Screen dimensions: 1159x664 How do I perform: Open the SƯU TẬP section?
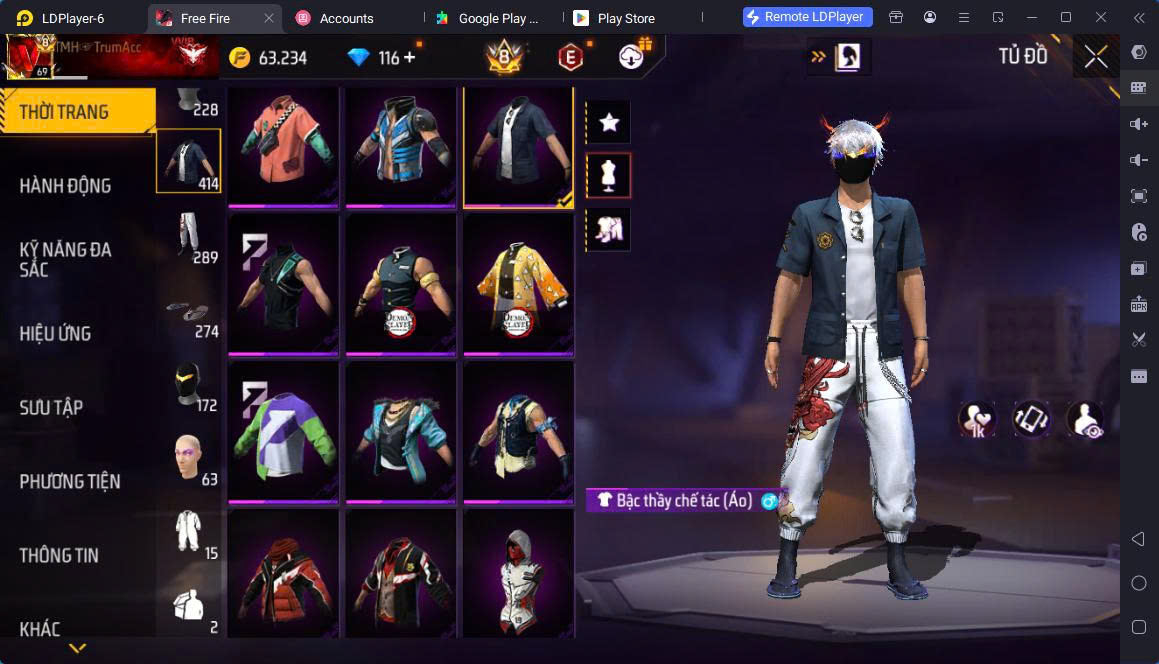(52, 408)
